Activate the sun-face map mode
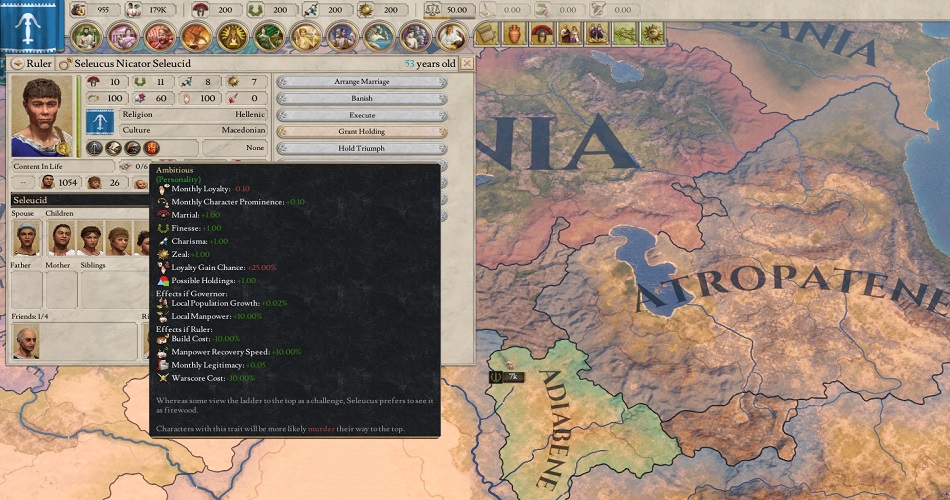 pyautogui.click(x=652, y=34)
